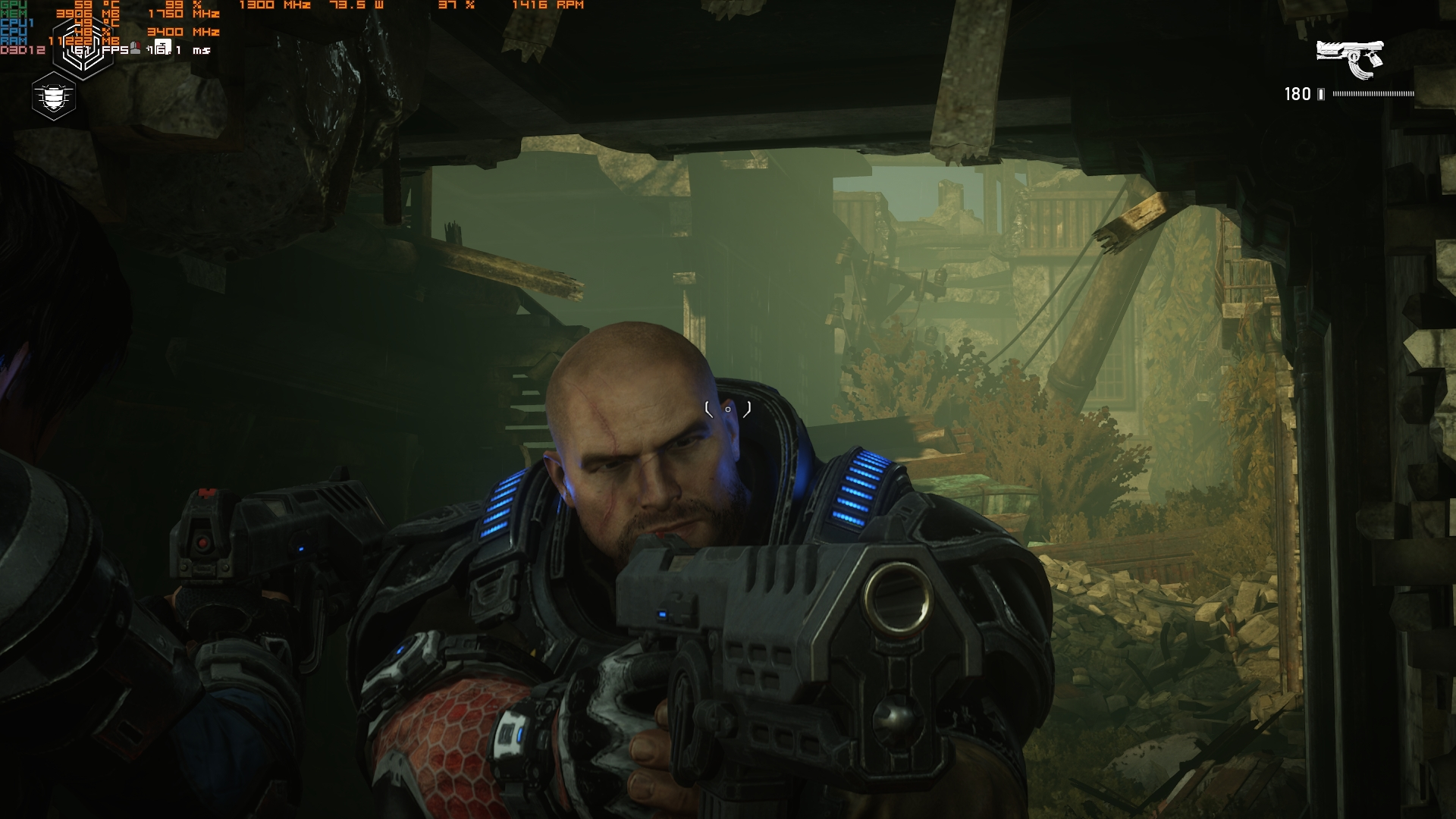Viewport: 1456px width, 819px height.
Task: Activate the shield ability hexagon icon
Action: [x=54, y=97]
